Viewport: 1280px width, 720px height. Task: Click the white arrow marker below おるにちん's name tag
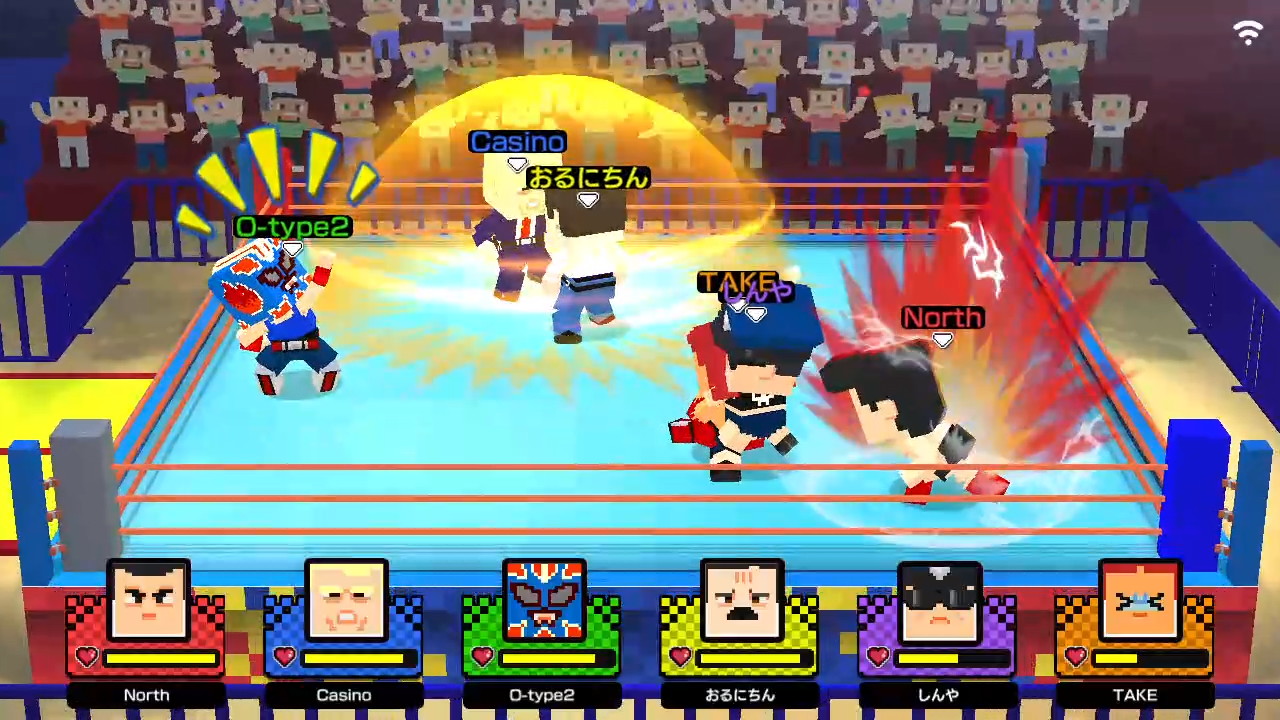[588, 200]
